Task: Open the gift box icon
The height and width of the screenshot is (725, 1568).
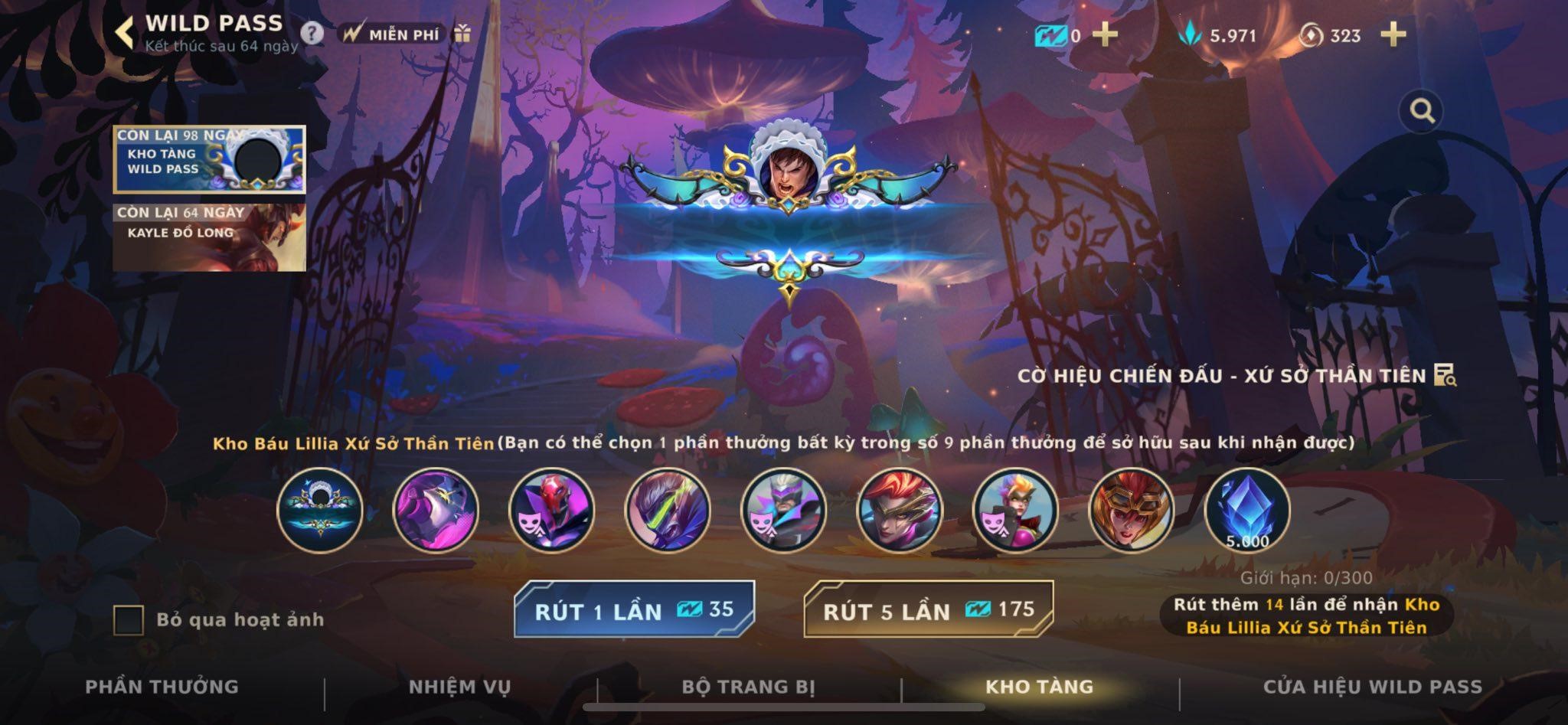Action: pyautogui.click(x=462, y=34)
